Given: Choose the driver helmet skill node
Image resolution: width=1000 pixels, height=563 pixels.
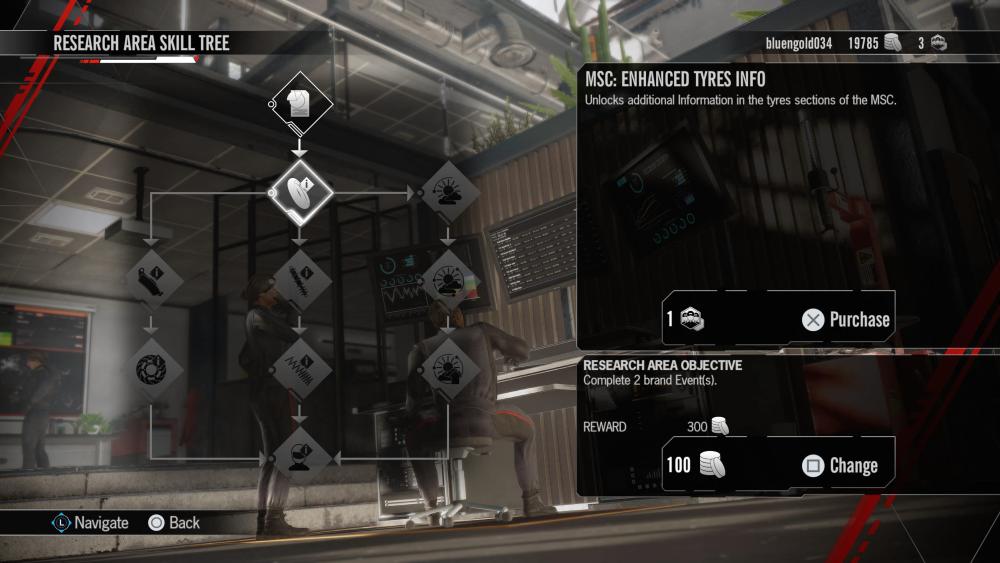Looking at the screenshot, I should tap(298, 457).
